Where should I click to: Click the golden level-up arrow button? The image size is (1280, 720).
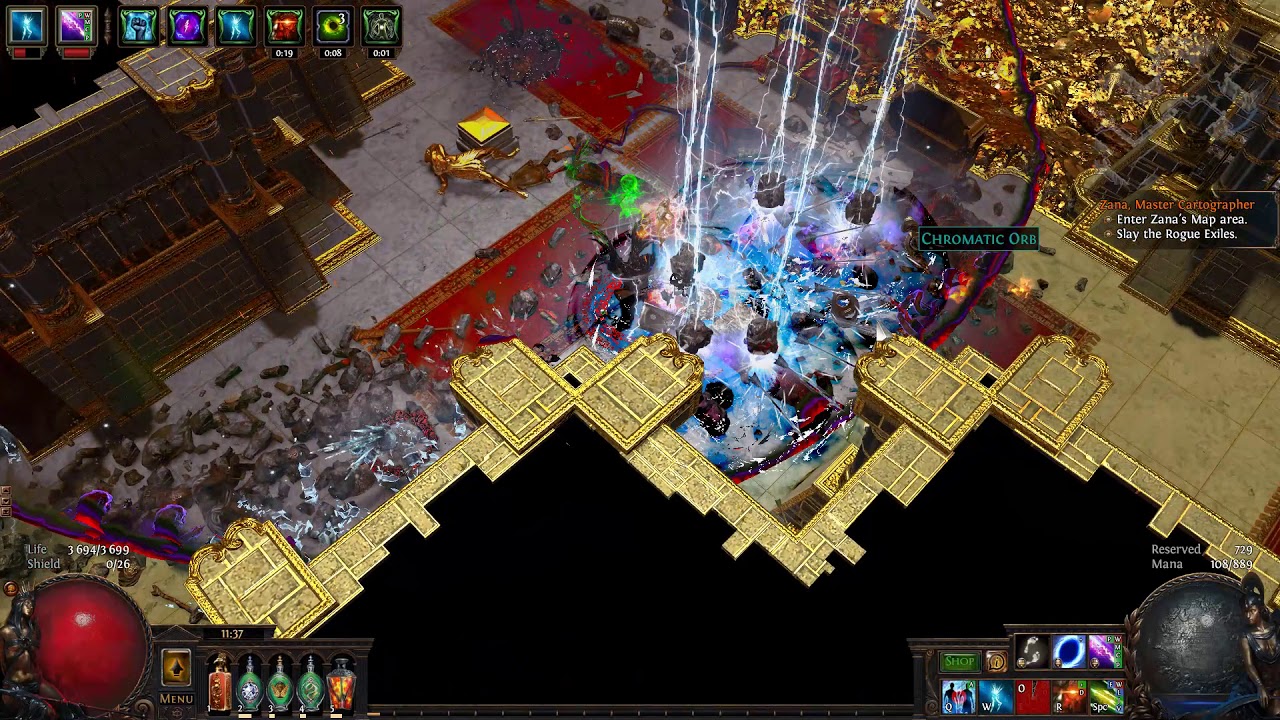tap(176, 667)
